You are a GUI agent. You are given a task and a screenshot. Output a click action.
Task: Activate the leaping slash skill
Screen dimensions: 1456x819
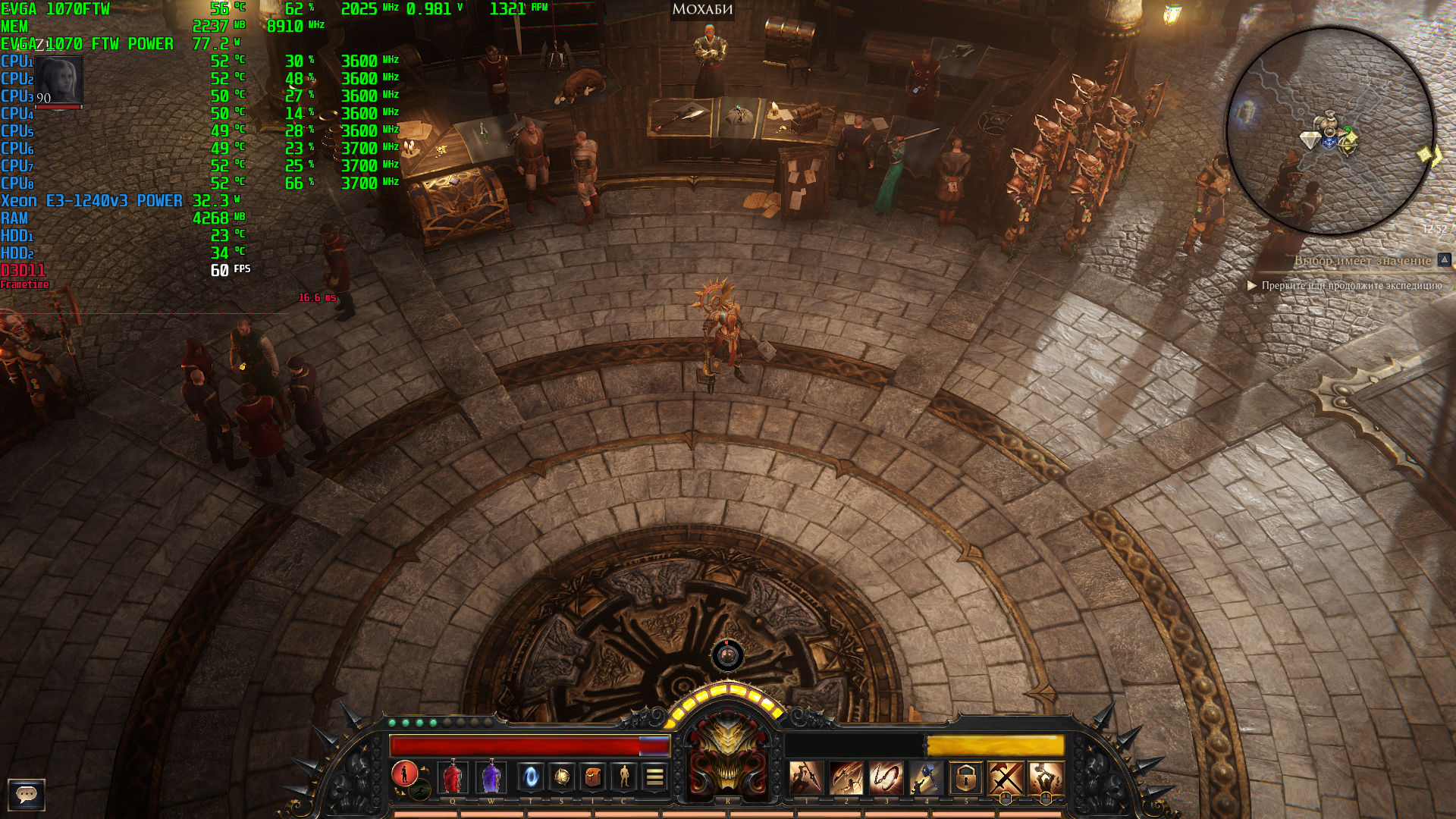[846, 778]
